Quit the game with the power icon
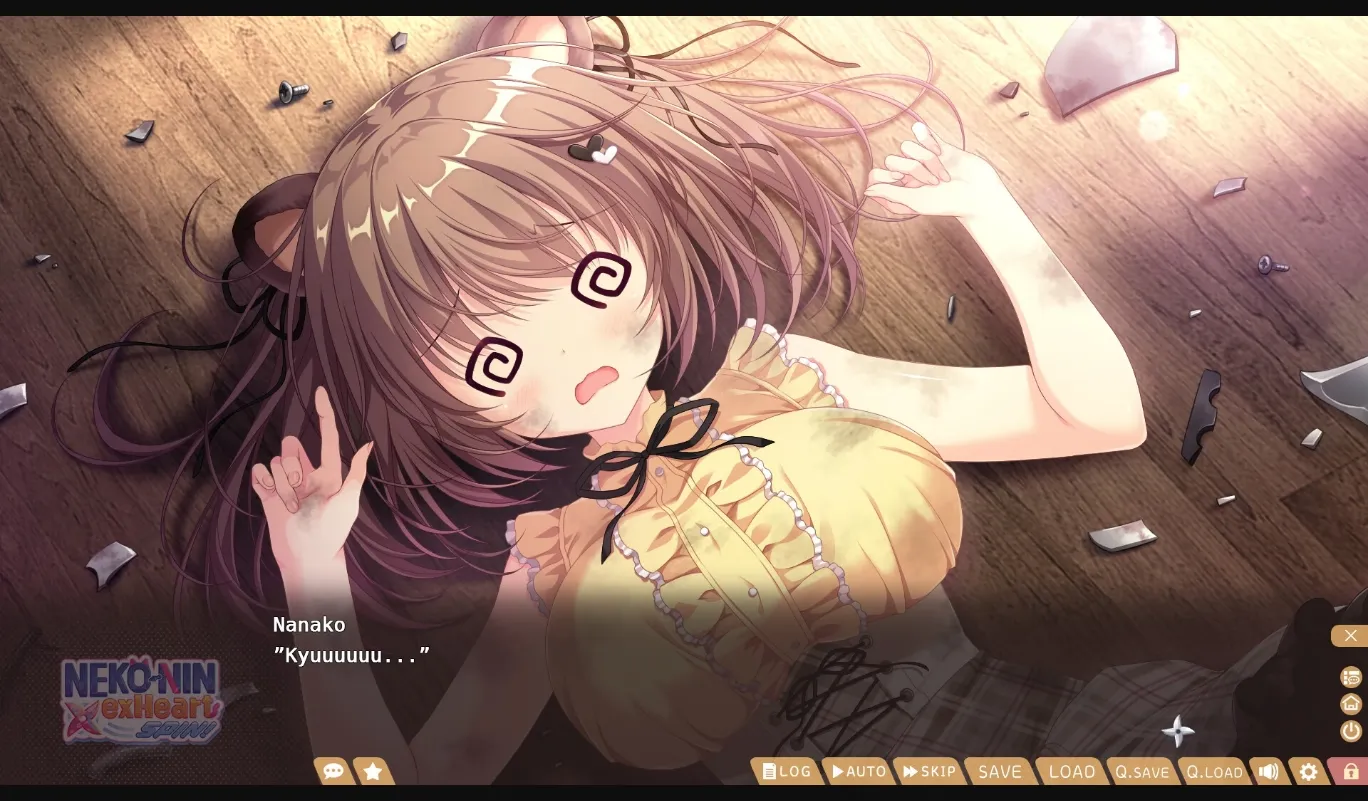1368x801 pixels. pos(1349,731)
